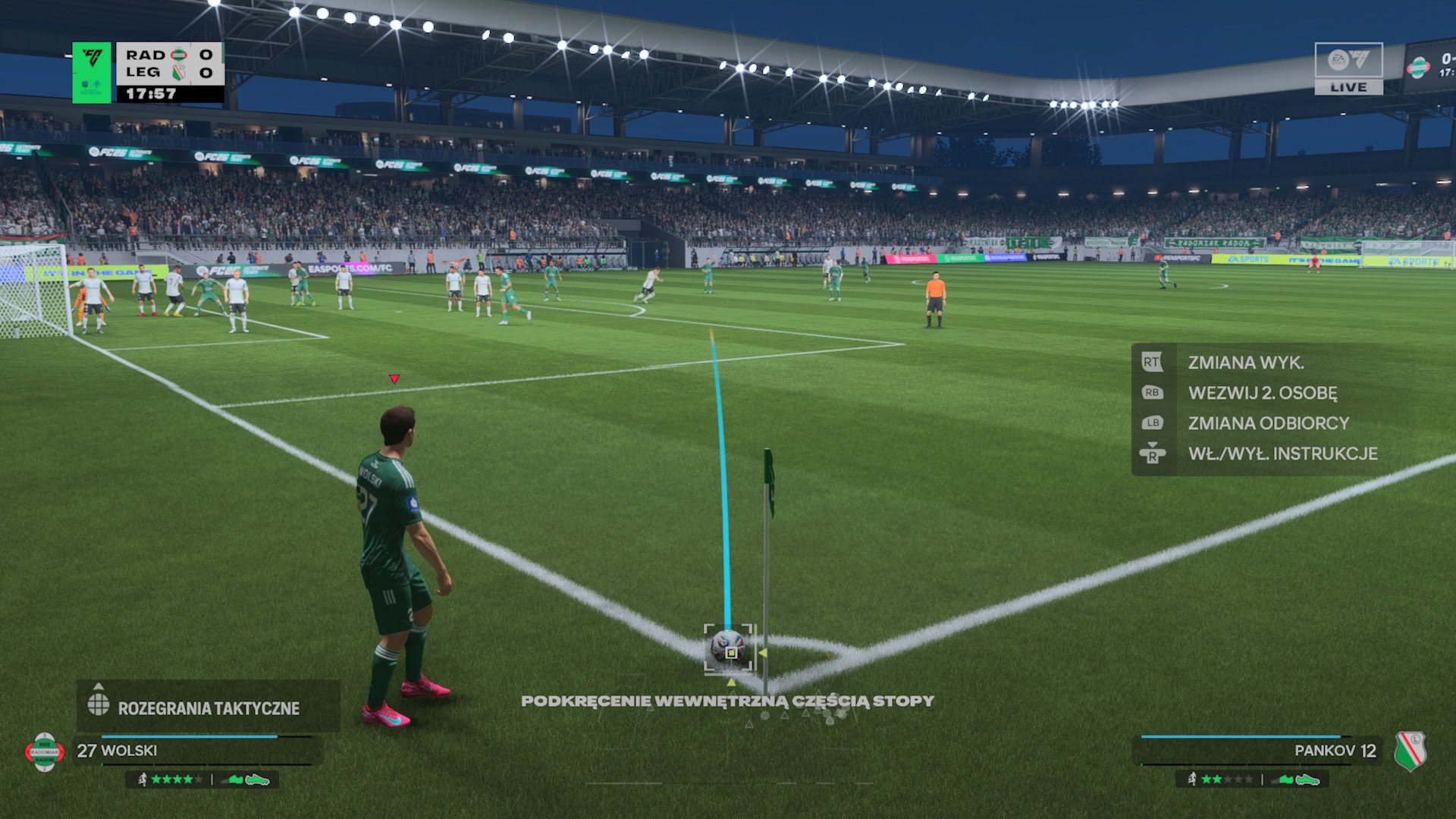Click the RT trigger prompt icon
1456x819 pixels.
tap(1153, 362)
